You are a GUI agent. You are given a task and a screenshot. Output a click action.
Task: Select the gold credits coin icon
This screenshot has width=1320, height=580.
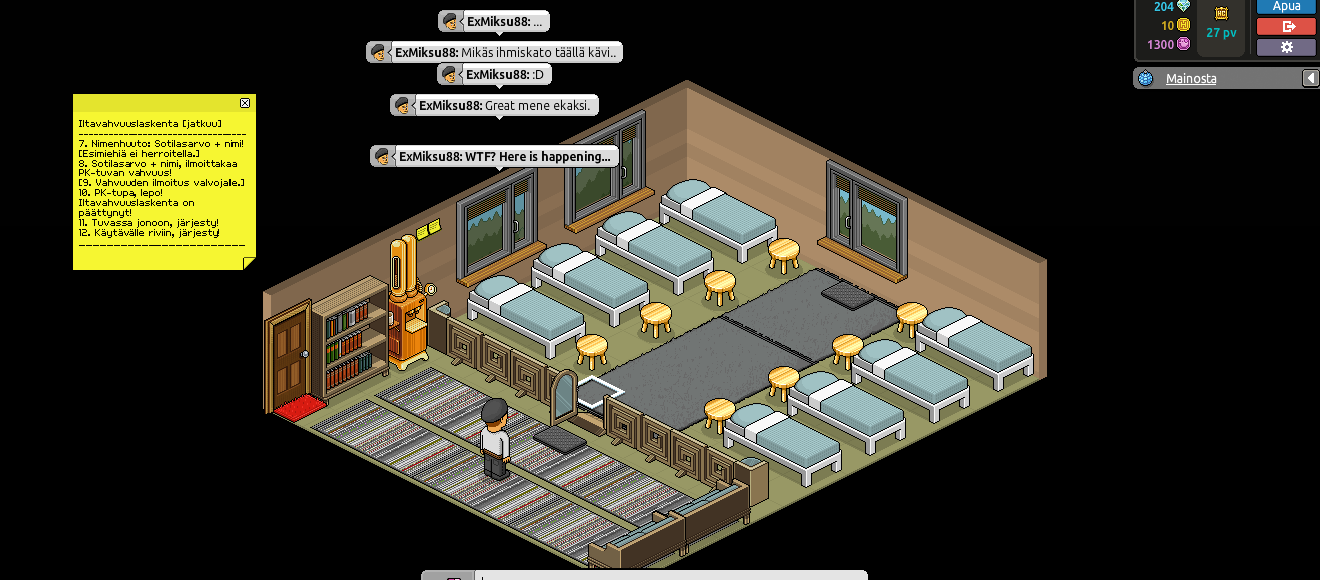coord(1184,25)
